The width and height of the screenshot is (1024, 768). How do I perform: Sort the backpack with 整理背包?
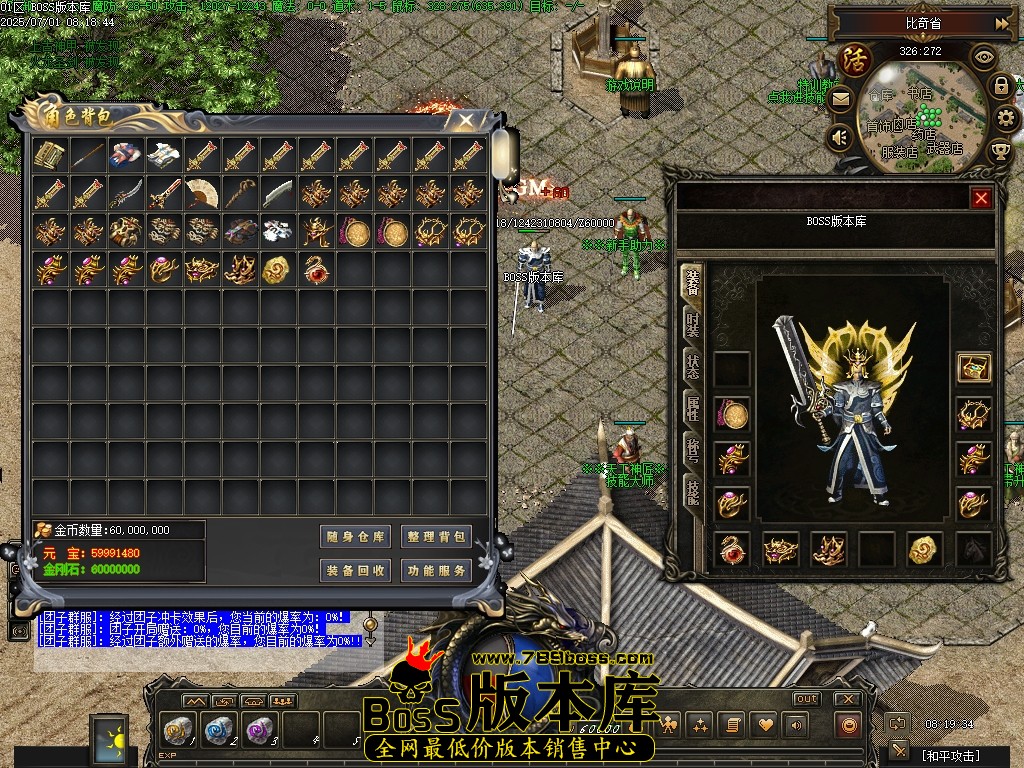(x=436, y=537)
